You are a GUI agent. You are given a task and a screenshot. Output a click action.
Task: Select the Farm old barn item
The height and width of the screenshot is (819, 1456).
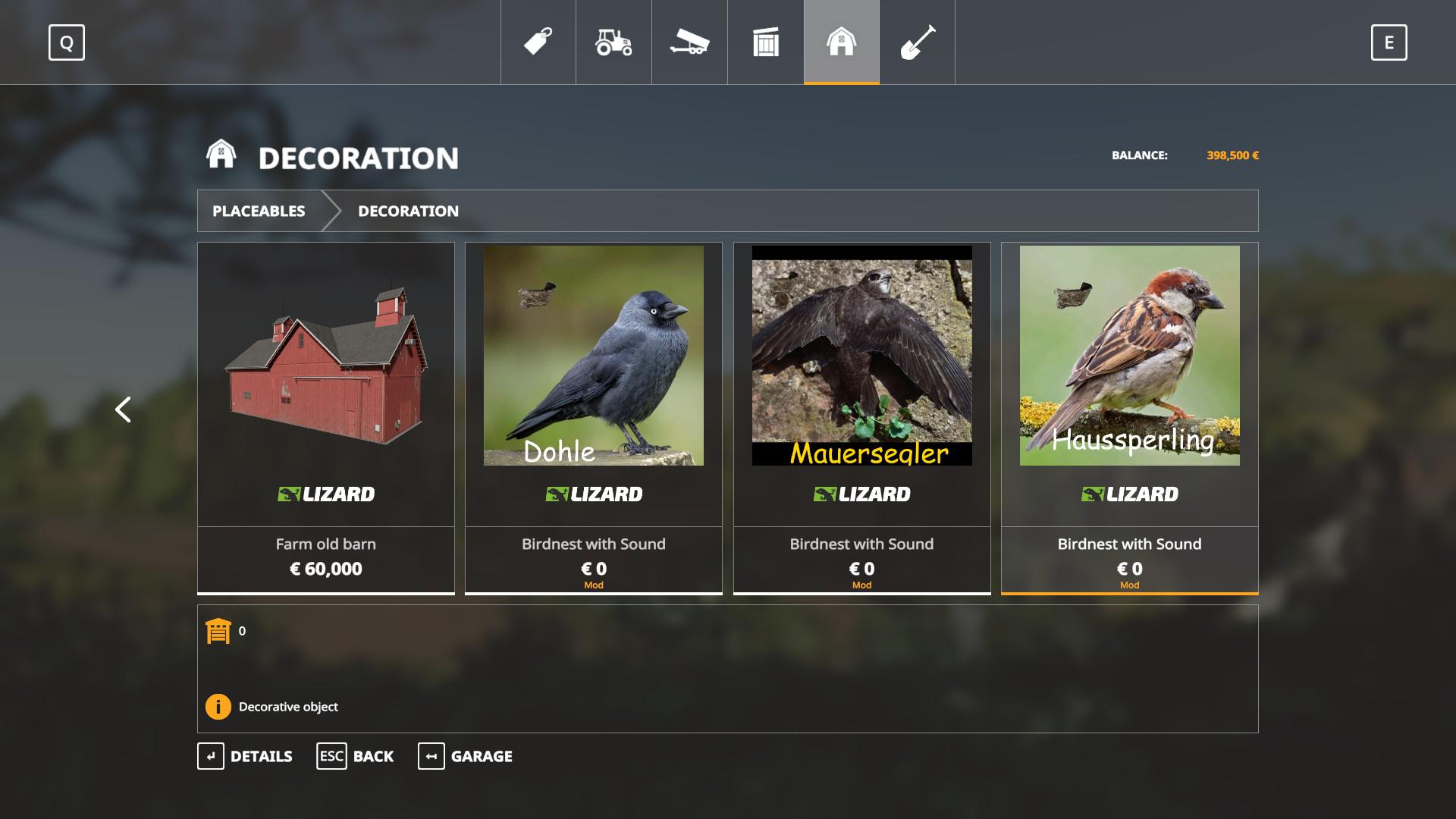click(326, 417)
